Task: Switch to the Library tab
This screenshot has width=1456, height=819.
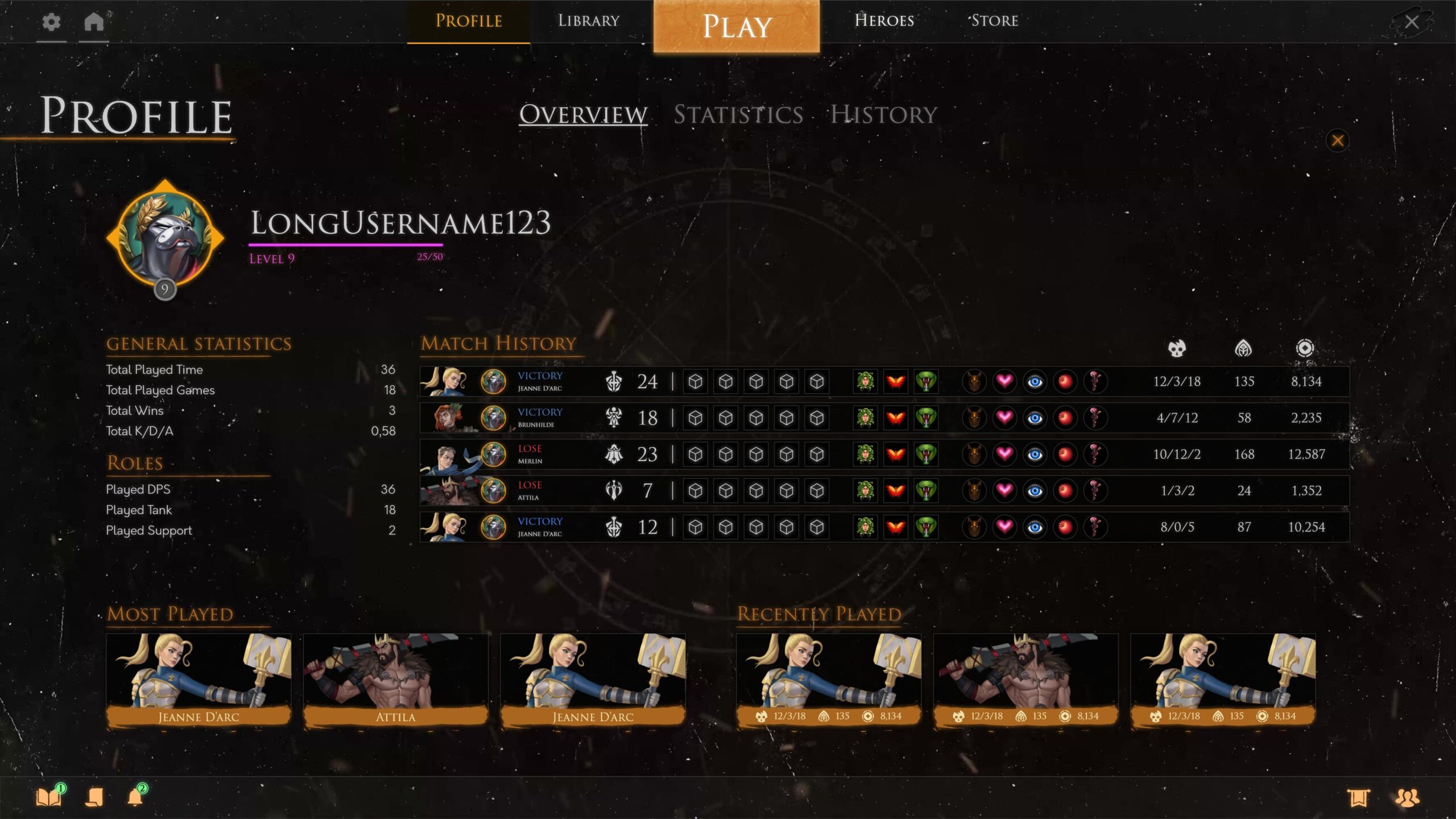Action: click(589, 21)
